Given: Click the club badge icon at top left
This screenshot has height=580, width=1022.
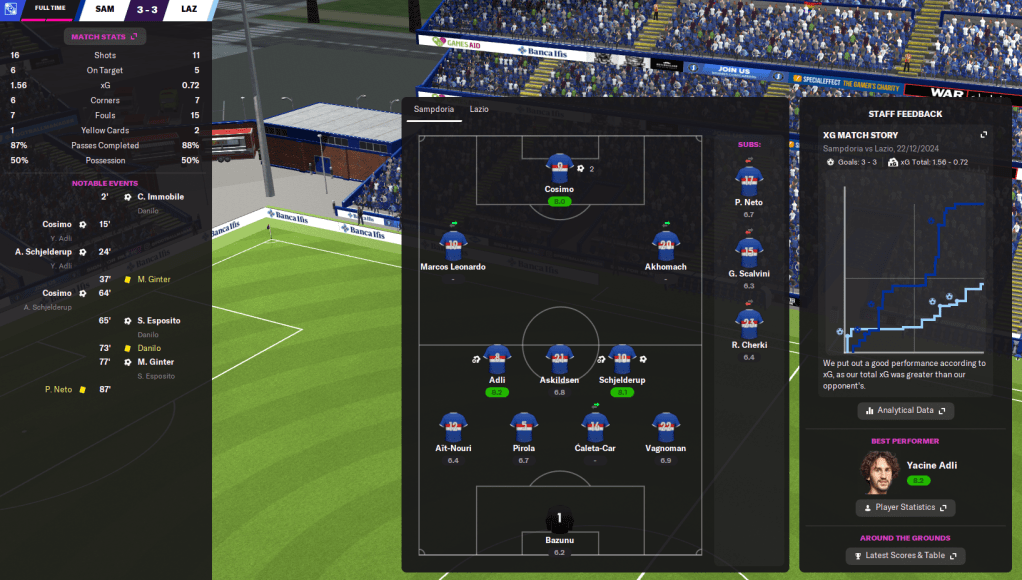Looking at the screenshot, I should [x=10, y=10].
